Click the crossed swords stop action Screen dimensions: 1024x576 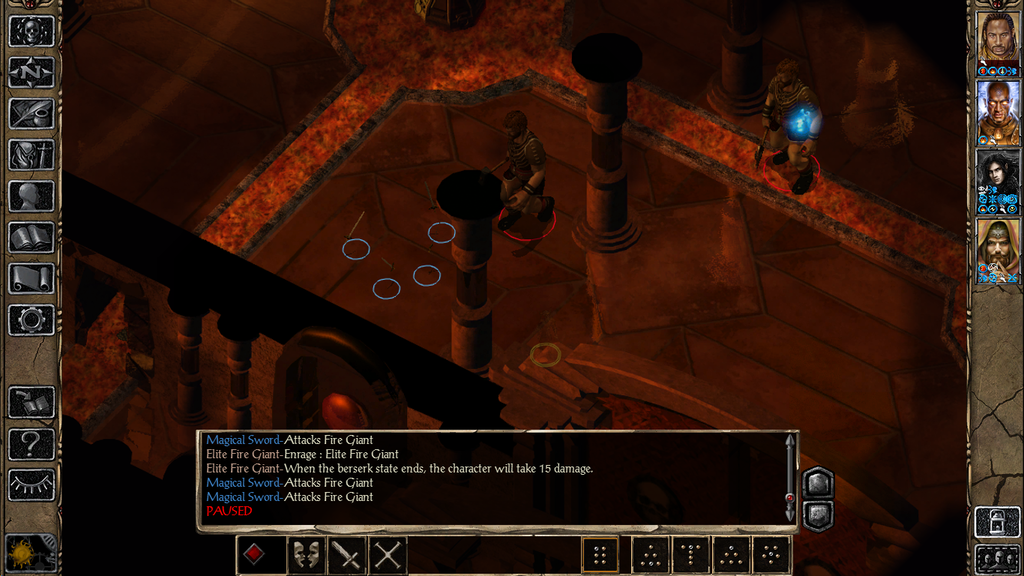(x=387, y=555)
